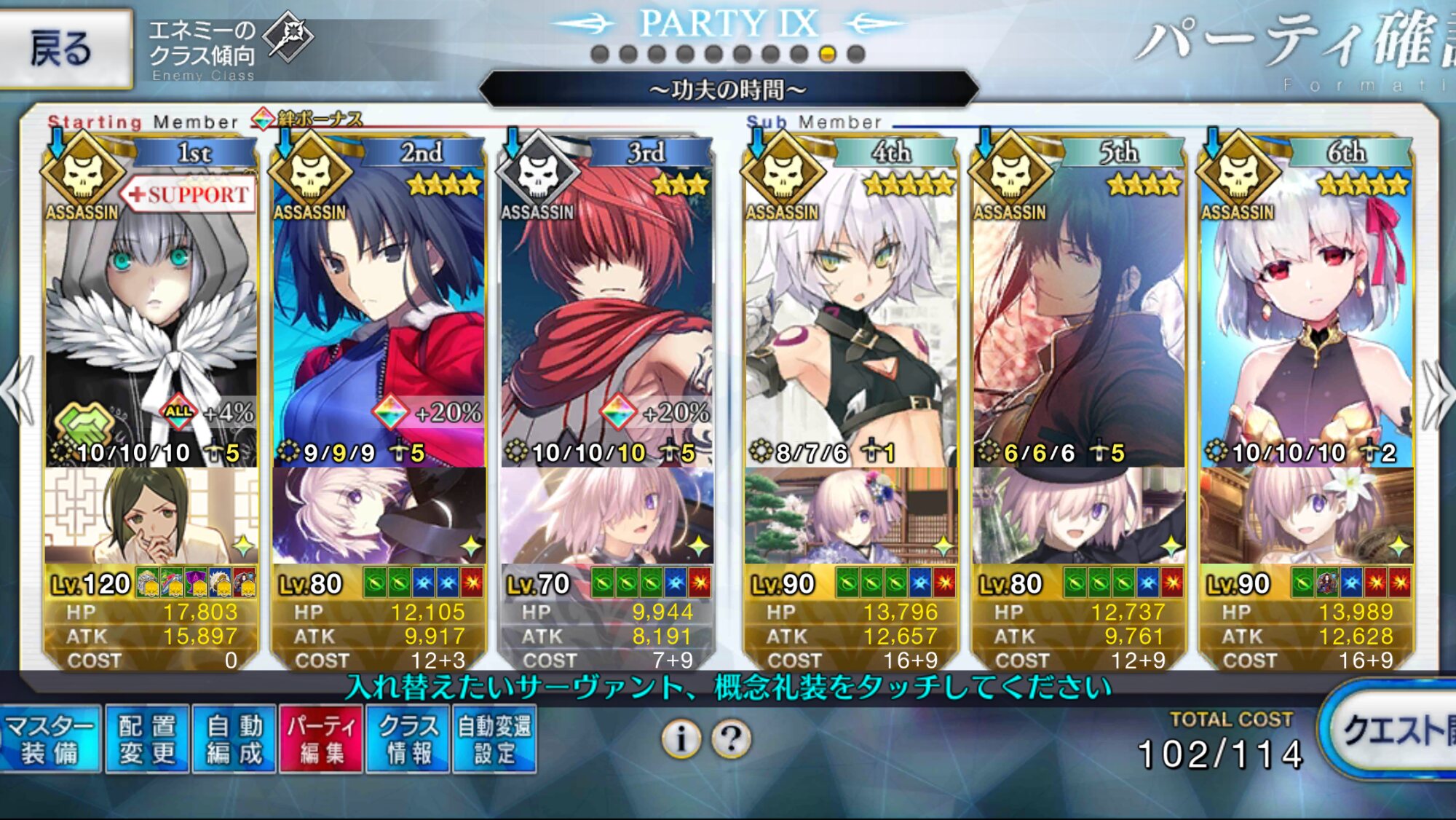The image size is (1456, 820).
Task: Open マスター装備 master equipment
Action: coord(50,739)
